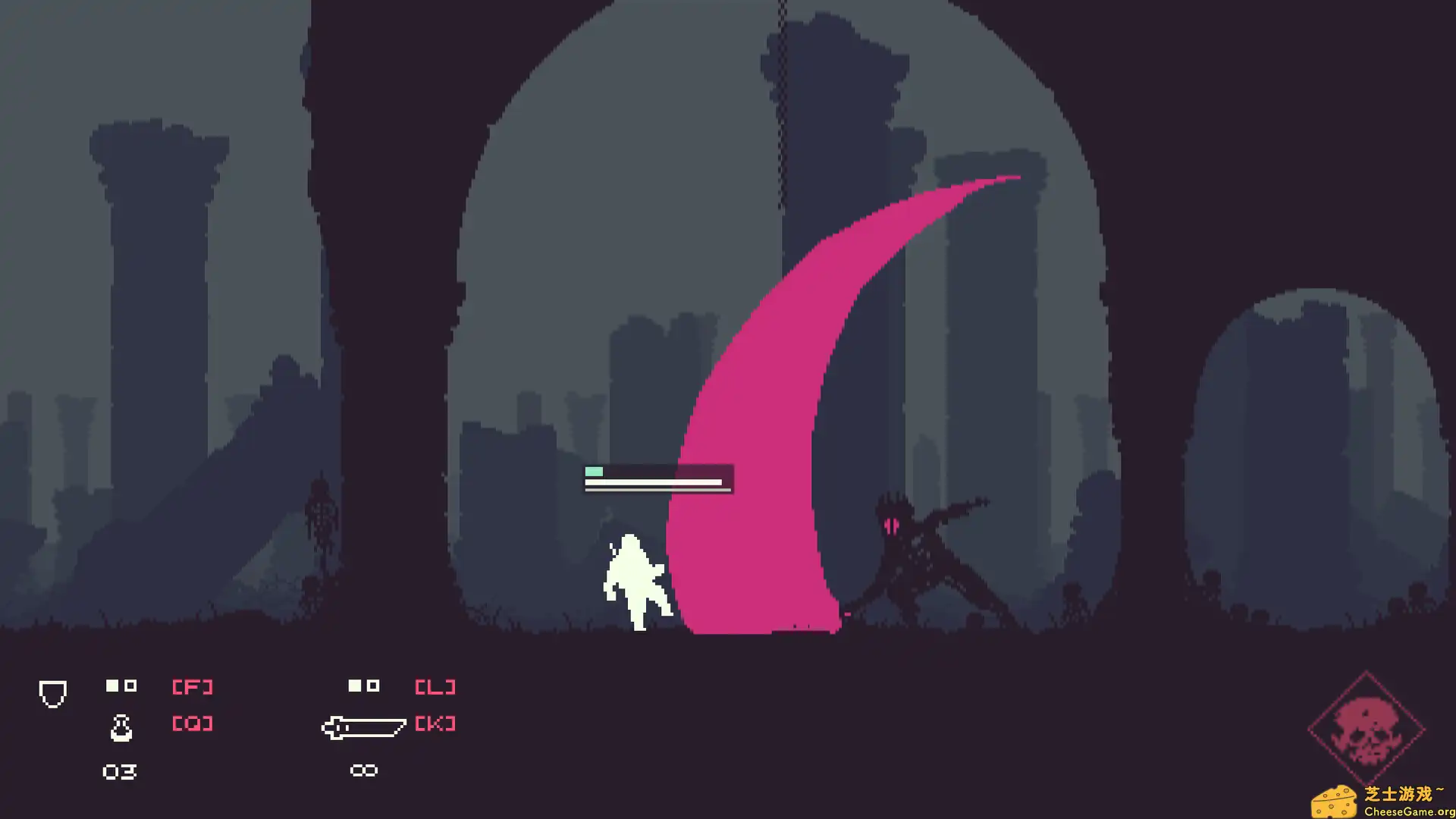Screen dimensions: 1456x819
Task: Toggle the empty charge square beside [L]
Action: (373, 685)
